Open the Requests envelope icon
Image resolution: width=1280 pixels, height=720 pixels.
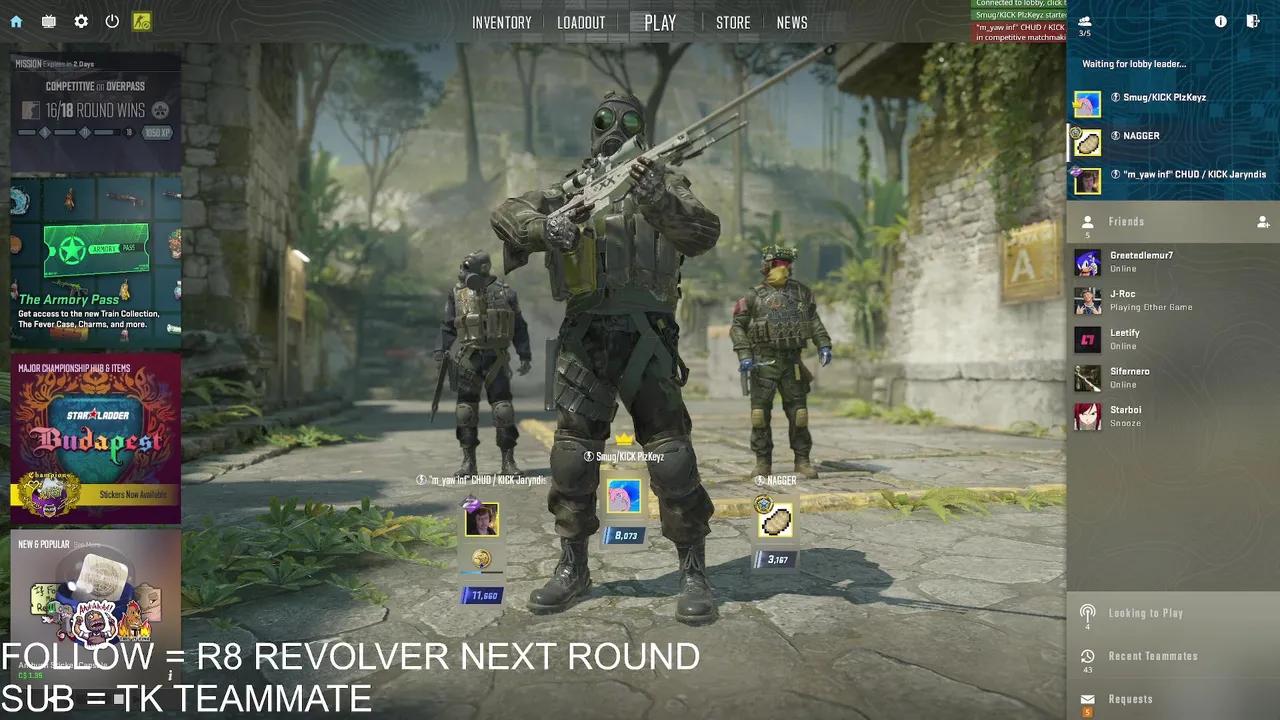1086,698
